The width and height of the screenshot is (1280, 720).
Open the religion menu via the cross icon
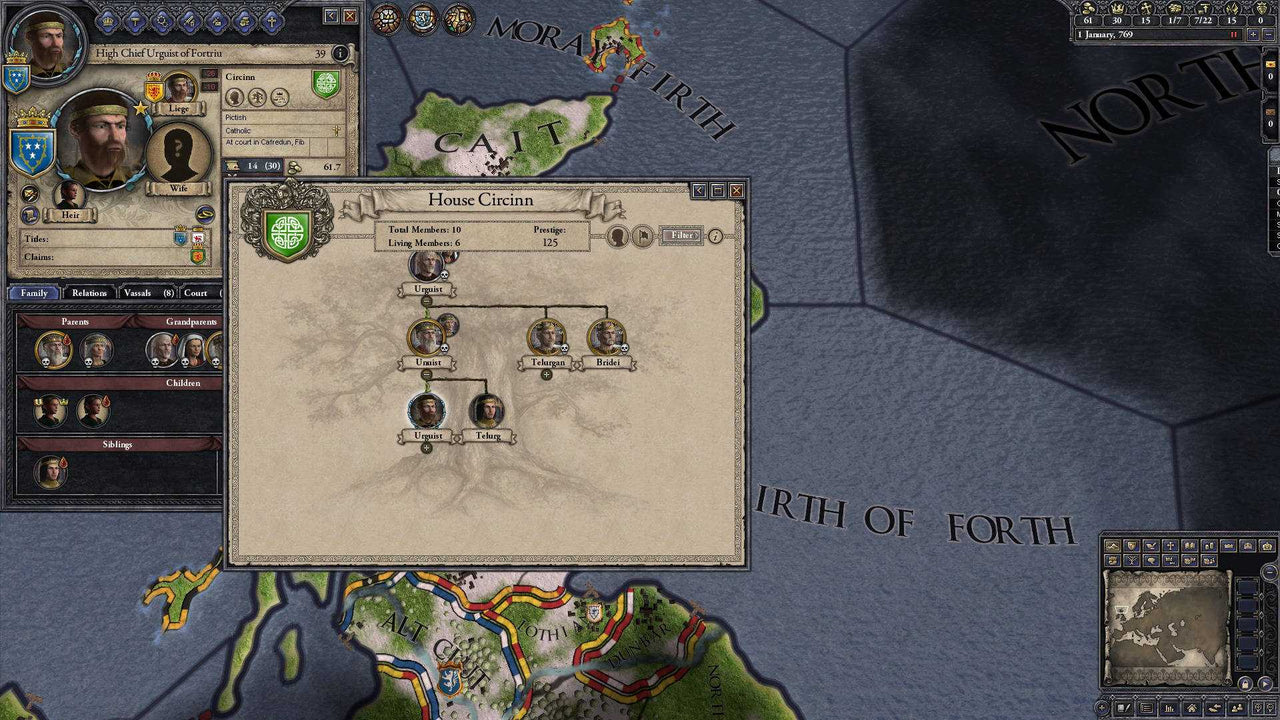[272, 19]
